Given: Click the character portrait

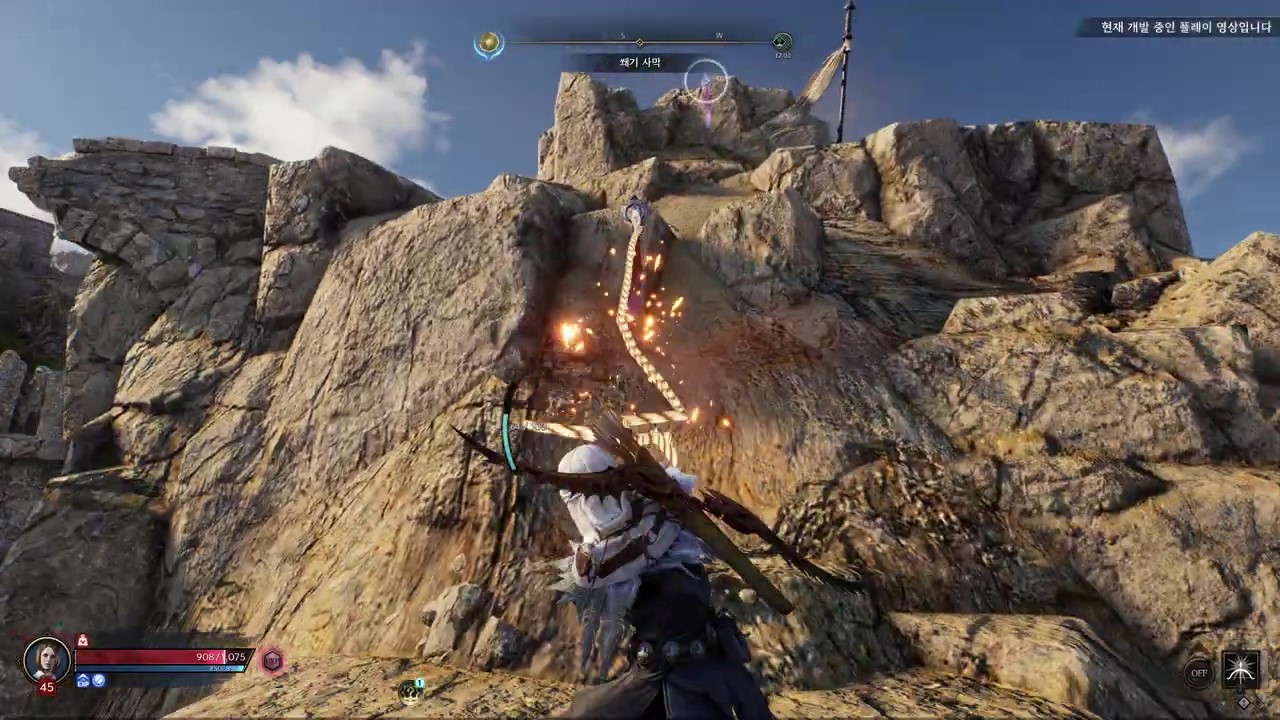Looking at the screenshot, I should [x=47, y=659].
